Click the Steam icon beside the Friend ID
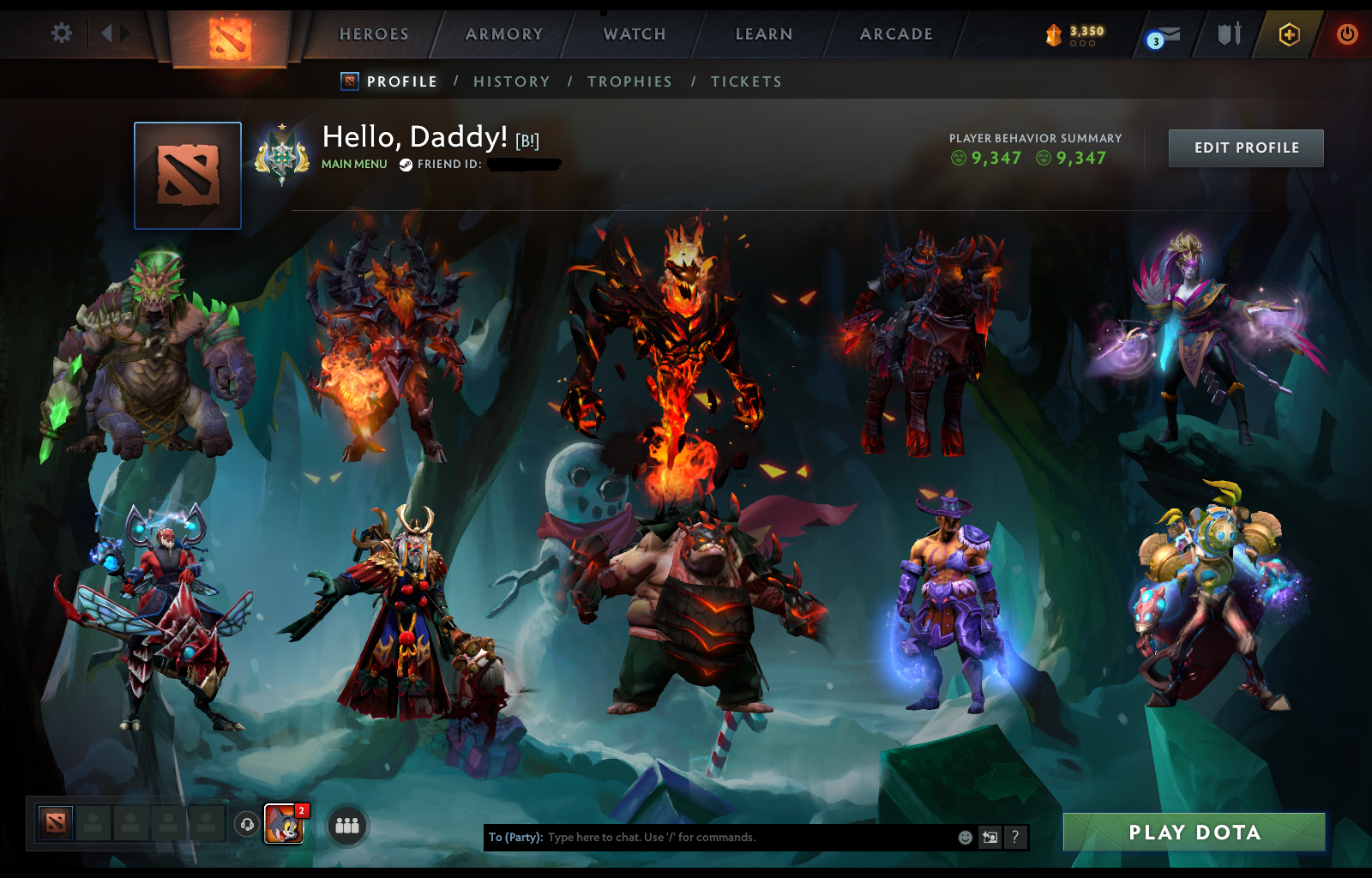The width and height of the screenshot is (1372, 878). click(405, 165)
